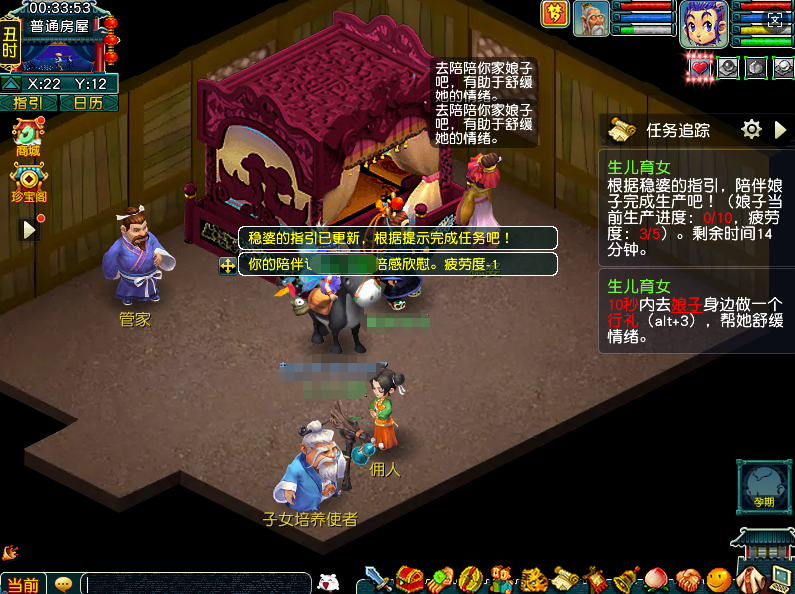Click the 梦 icon beside the portraits

pos(553,14)
